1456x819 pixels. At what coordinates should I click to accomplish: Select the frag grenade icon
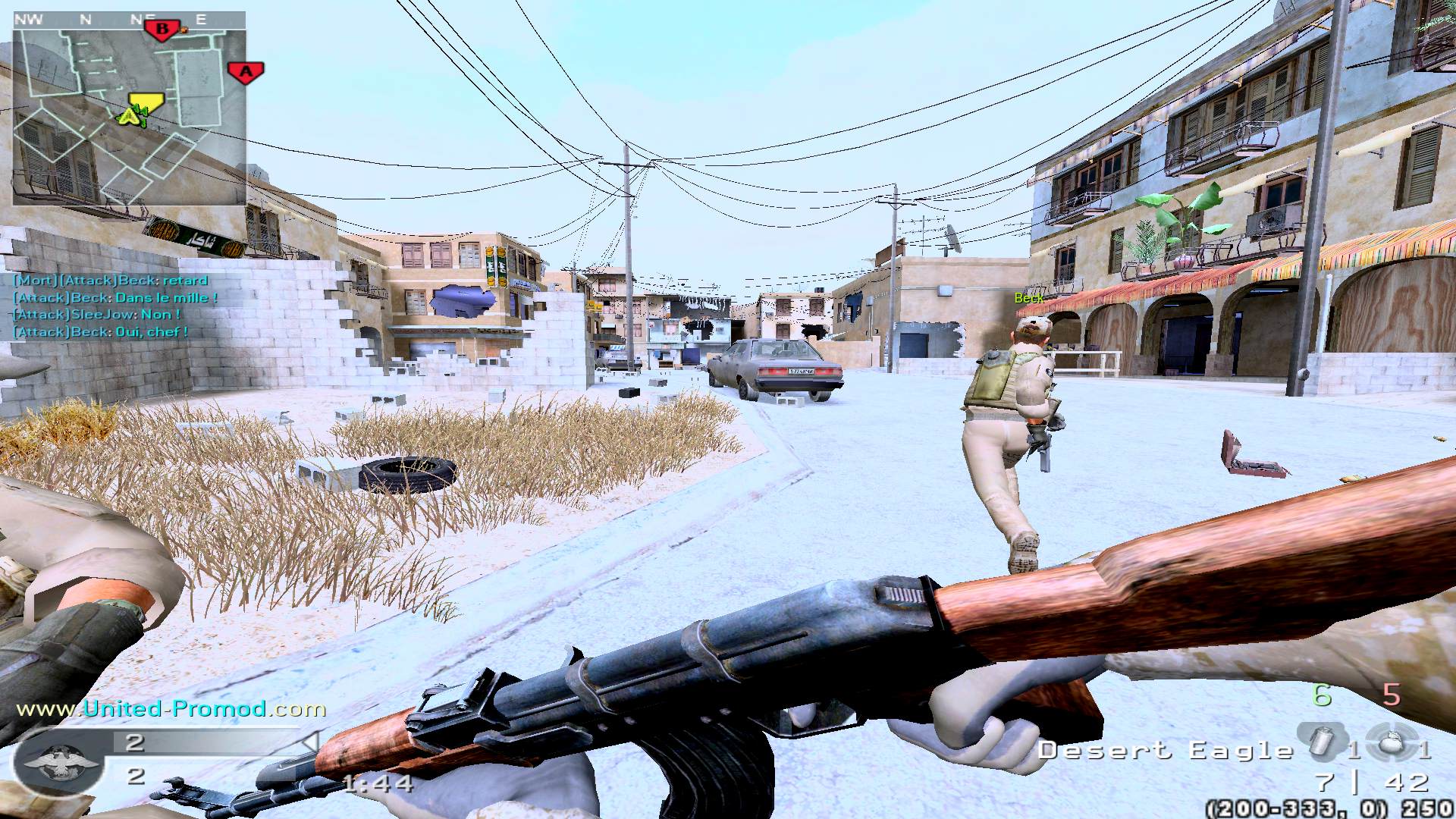point(1392,741)
